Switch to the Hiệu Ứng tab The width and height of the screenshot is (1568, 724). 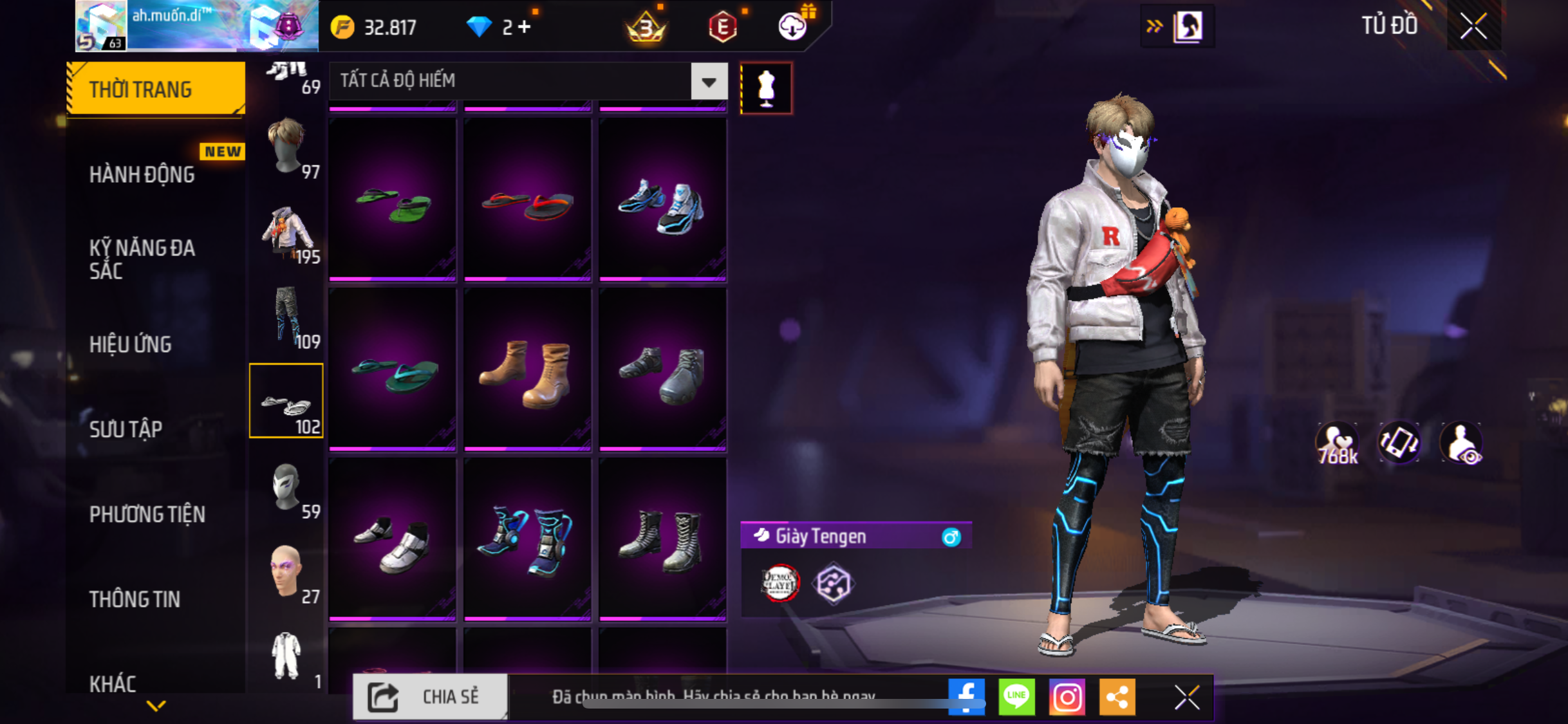[131, 345]
